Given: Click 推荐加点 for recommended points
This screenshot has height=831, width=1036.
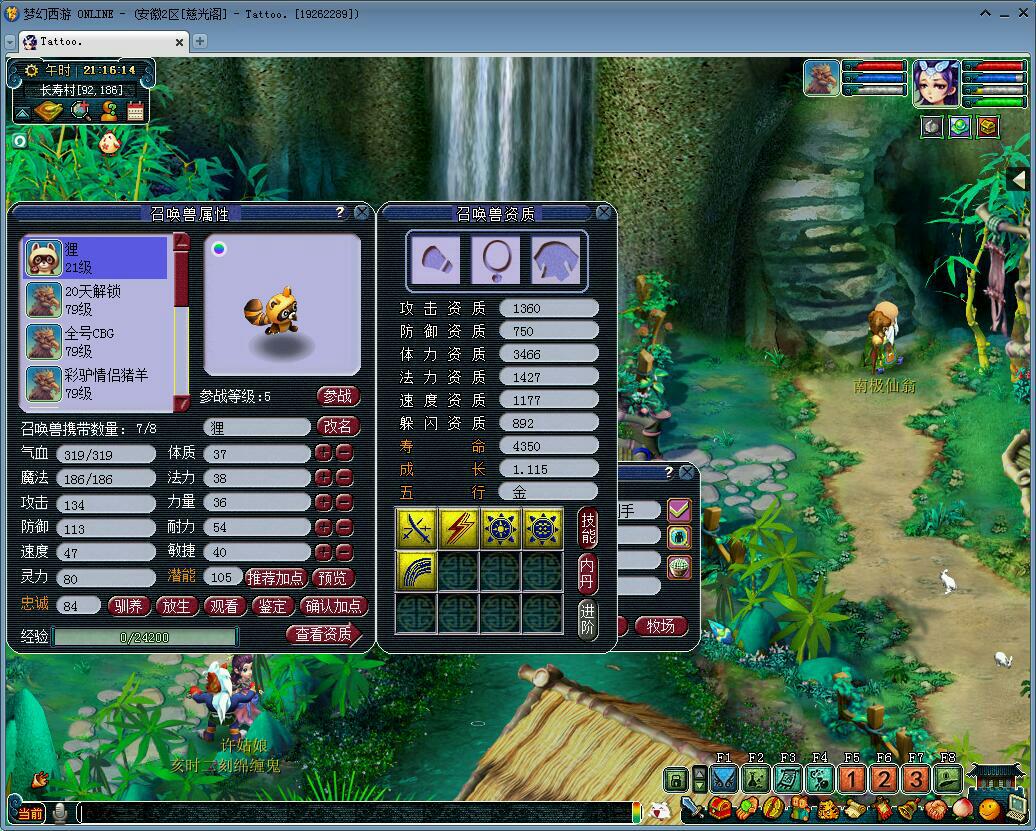Looking at the screenshot, I should [x=276, y=577].
